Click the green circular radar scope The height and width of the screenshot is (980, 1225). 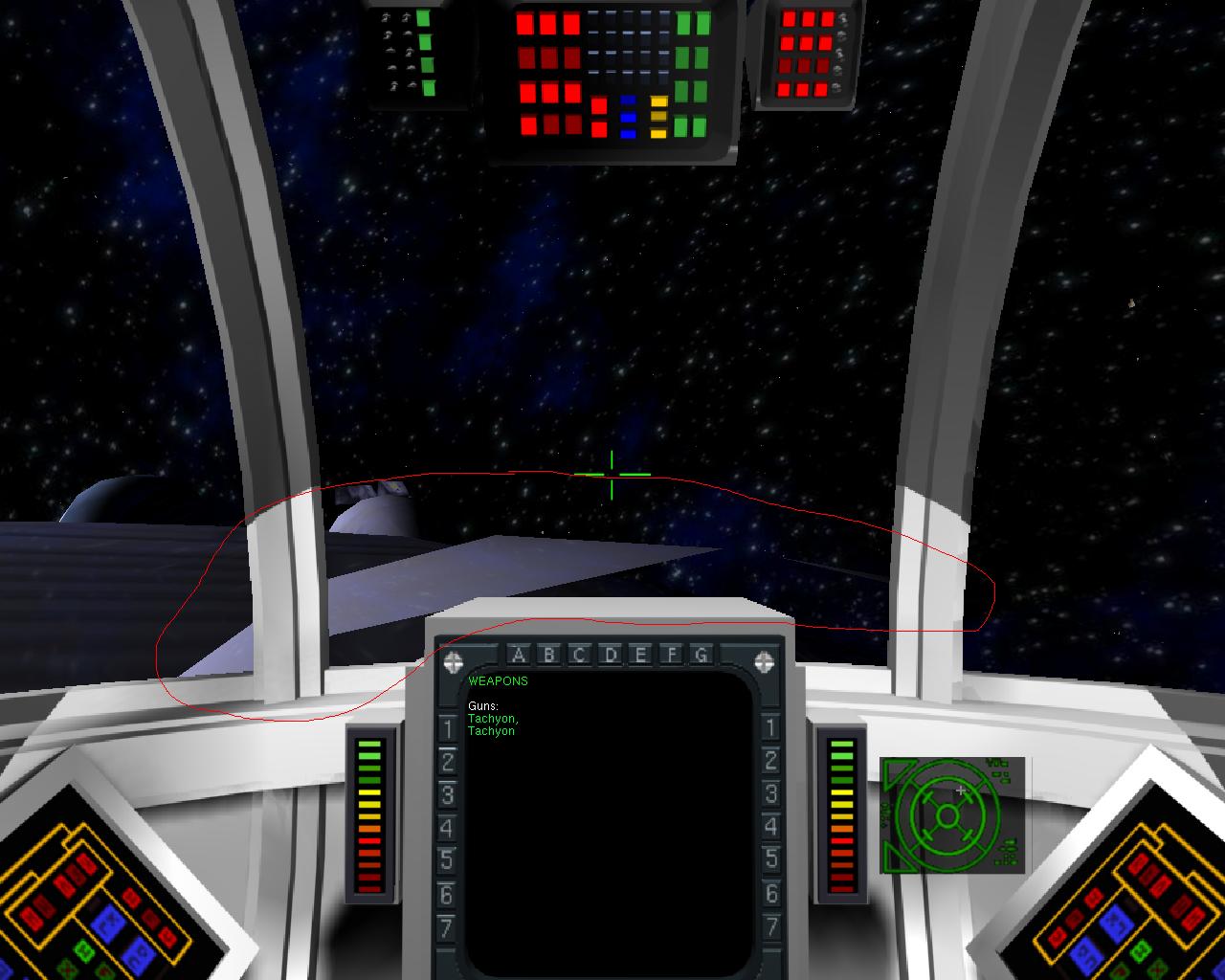coord(947,815)
